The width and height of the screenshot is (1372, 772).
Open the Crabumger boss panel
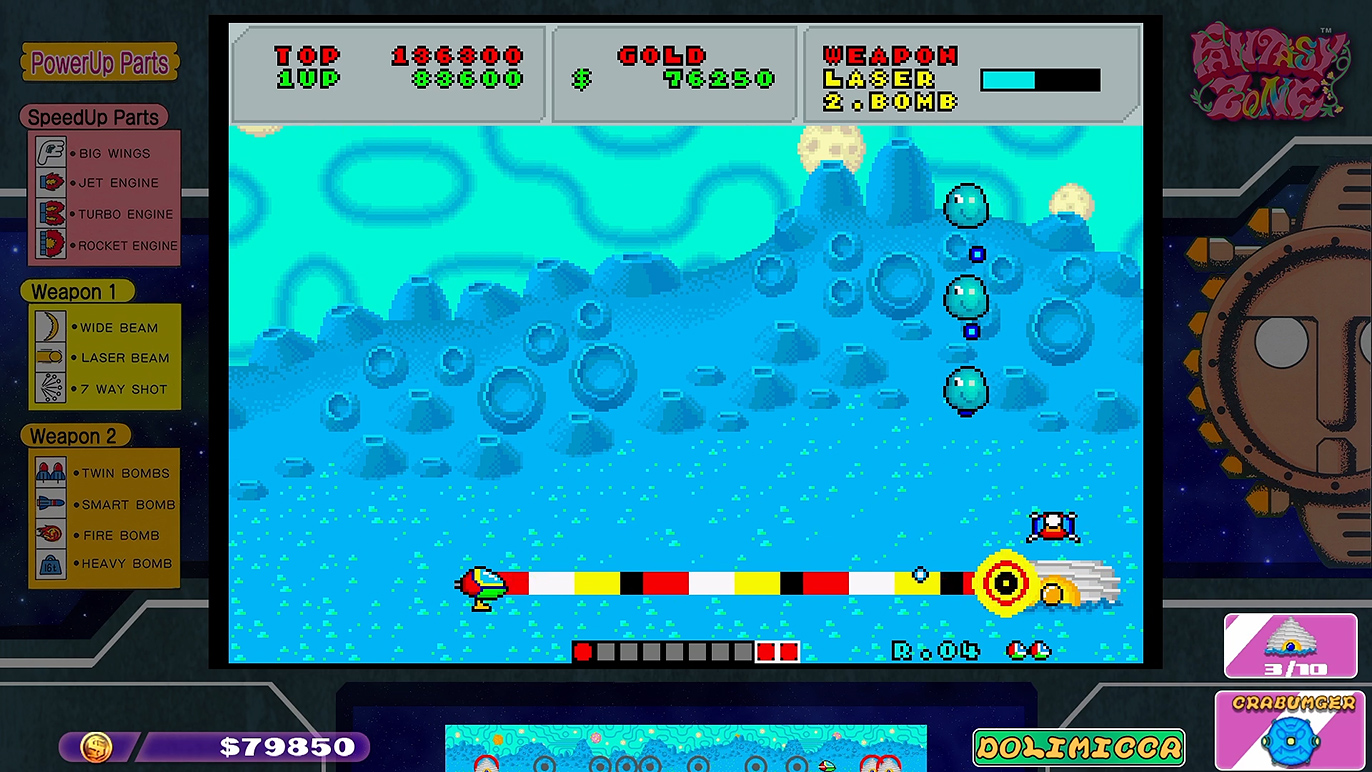click(x=1292, y=731)
